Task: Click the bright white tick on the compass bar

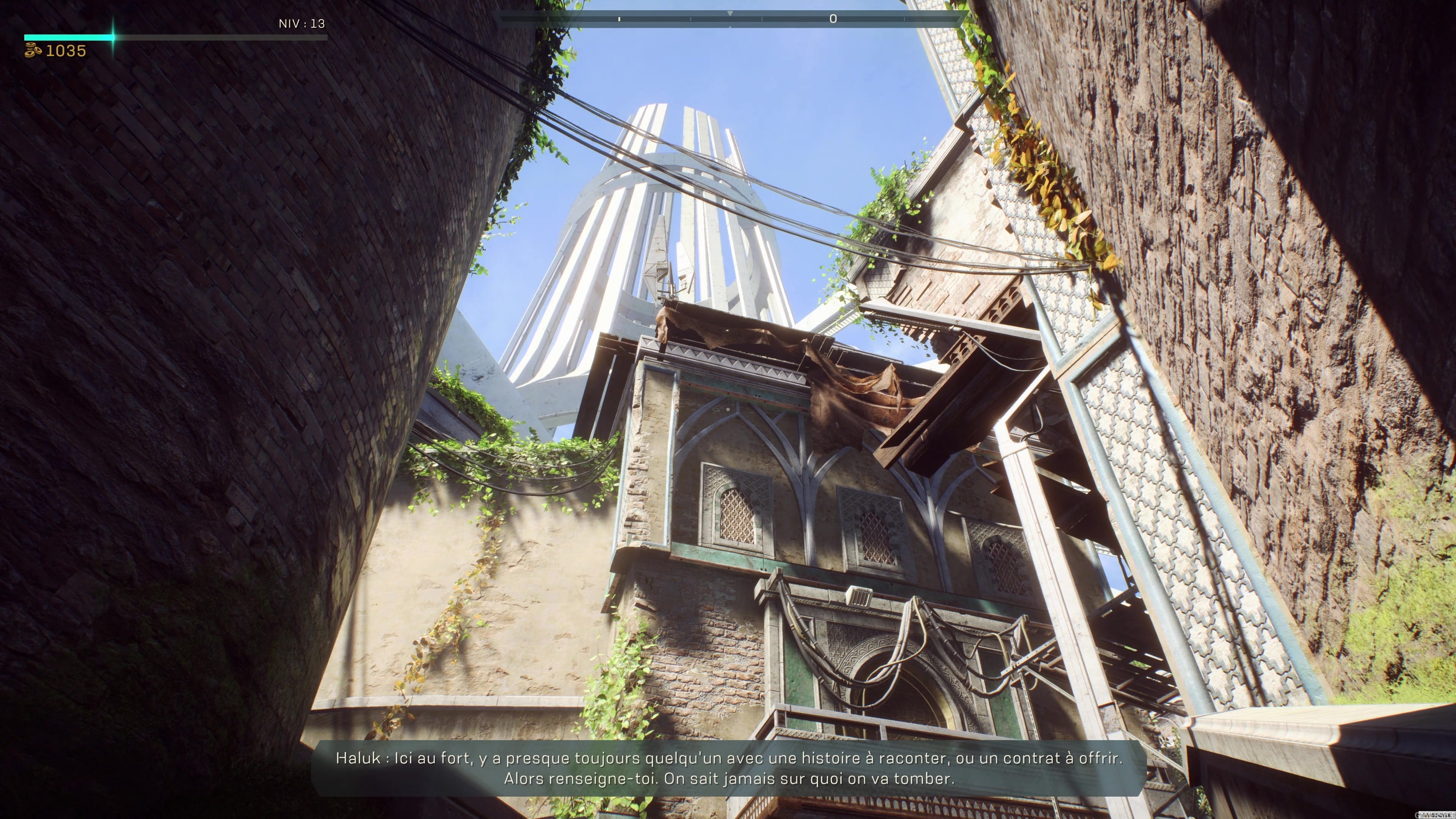Action: 619,19
